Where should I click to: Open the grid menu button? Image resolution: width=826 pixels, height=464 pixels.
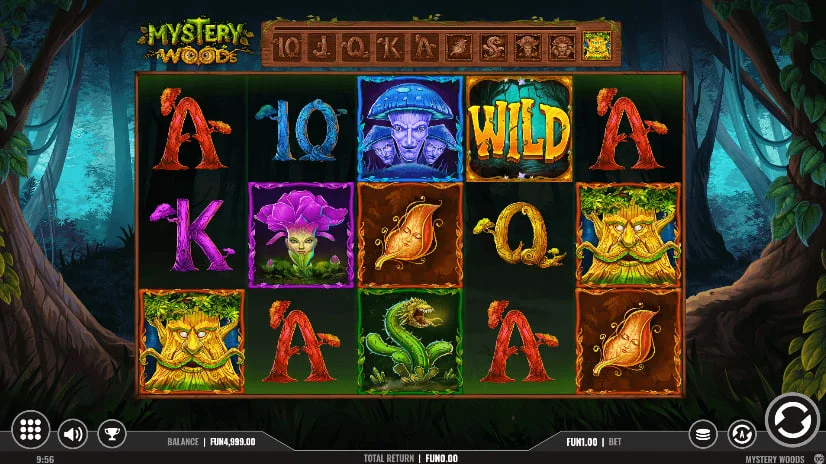(31, 430)
